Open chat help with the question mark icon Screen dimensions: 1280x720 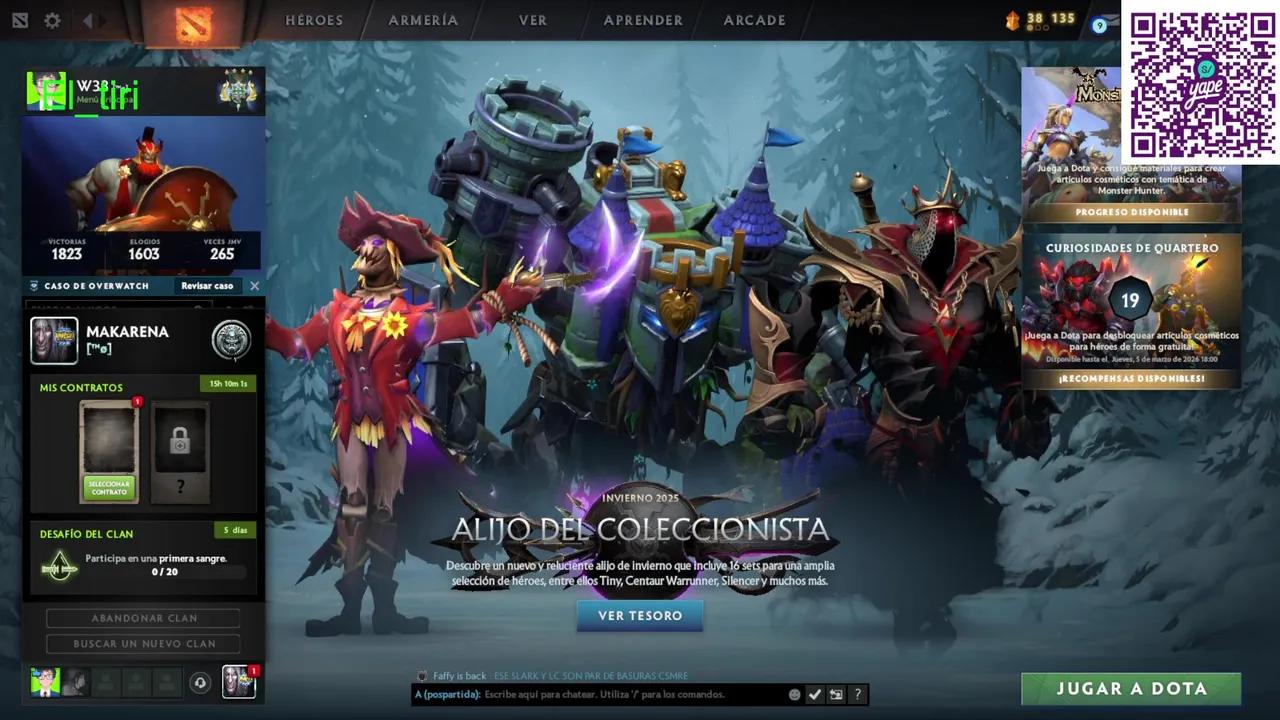[x=858, y=694]
